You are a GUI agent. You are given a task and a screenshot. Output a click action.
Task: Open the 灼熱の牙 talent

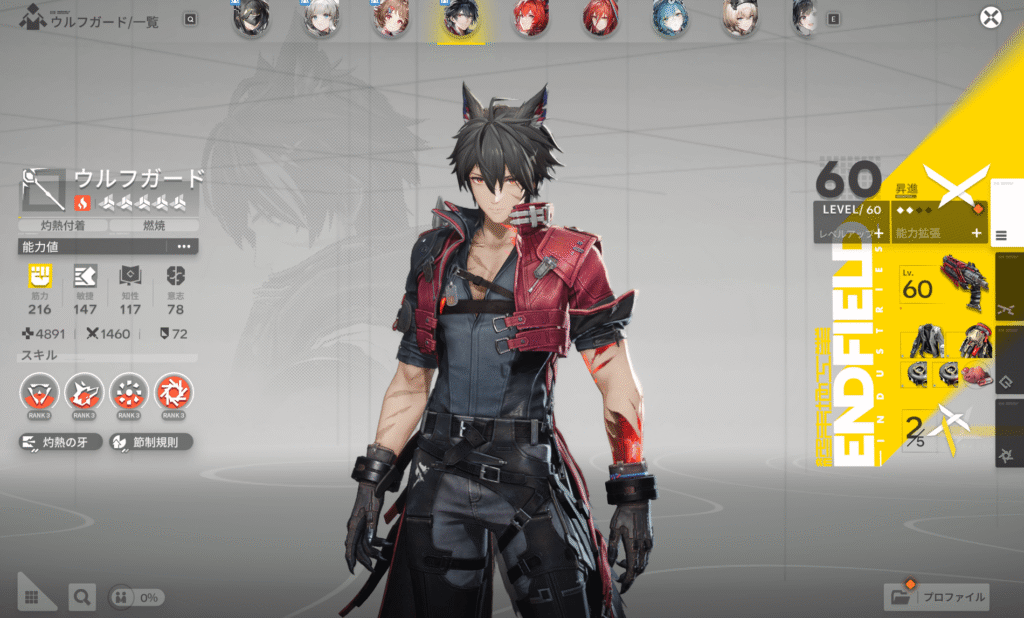59,442
